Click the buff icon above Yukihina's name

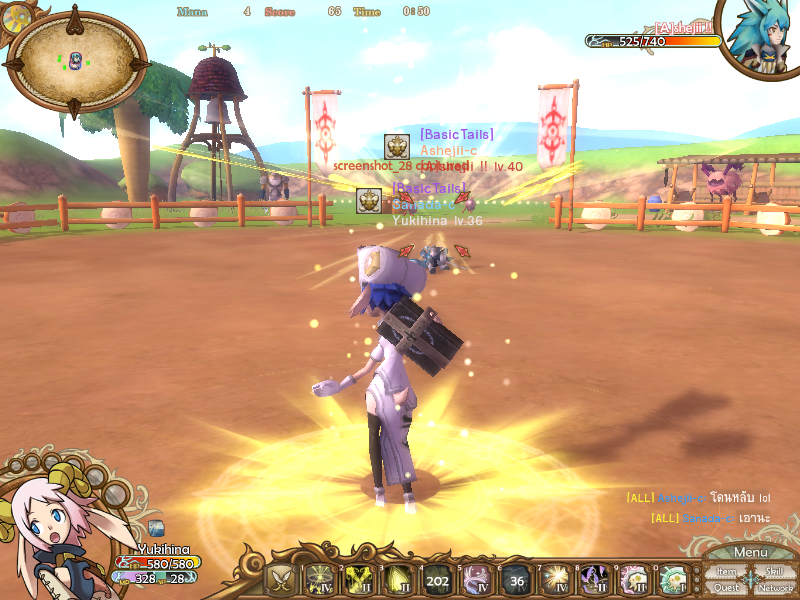pyautogui.click(x=157, y=529)
